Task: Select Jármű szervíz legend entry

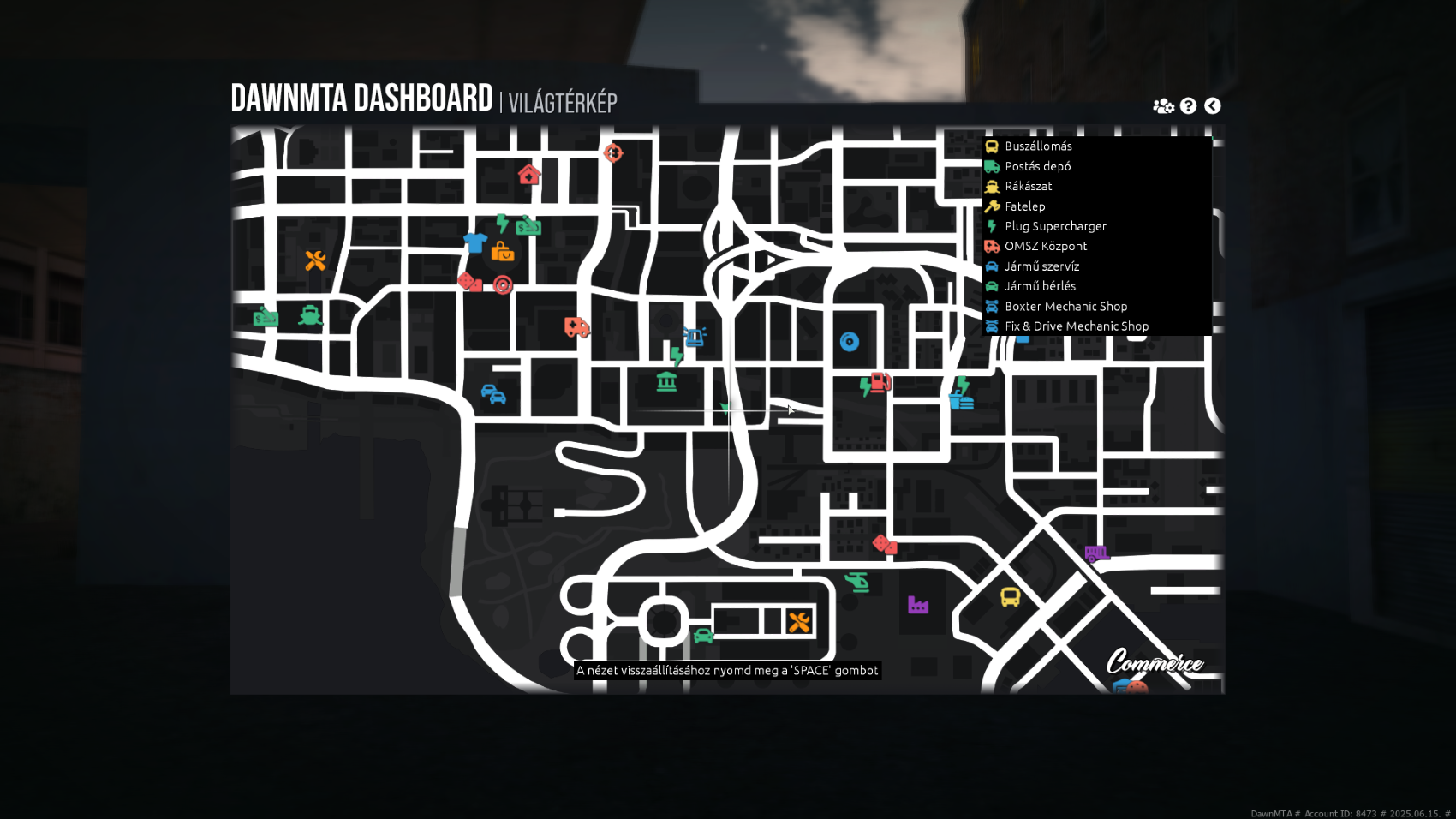Action: pyautogui.click(x=1041, y=266)
